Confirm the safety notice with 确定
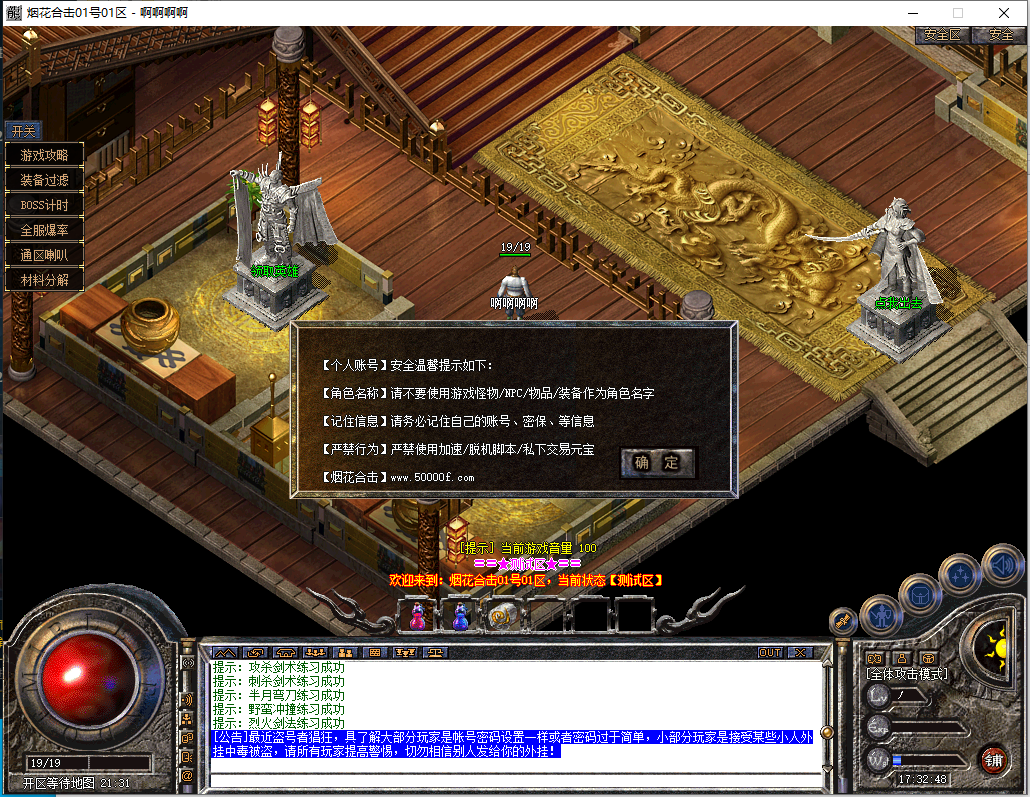The height and width of the screenshot is (797, 1030). (x=657, y=462)
